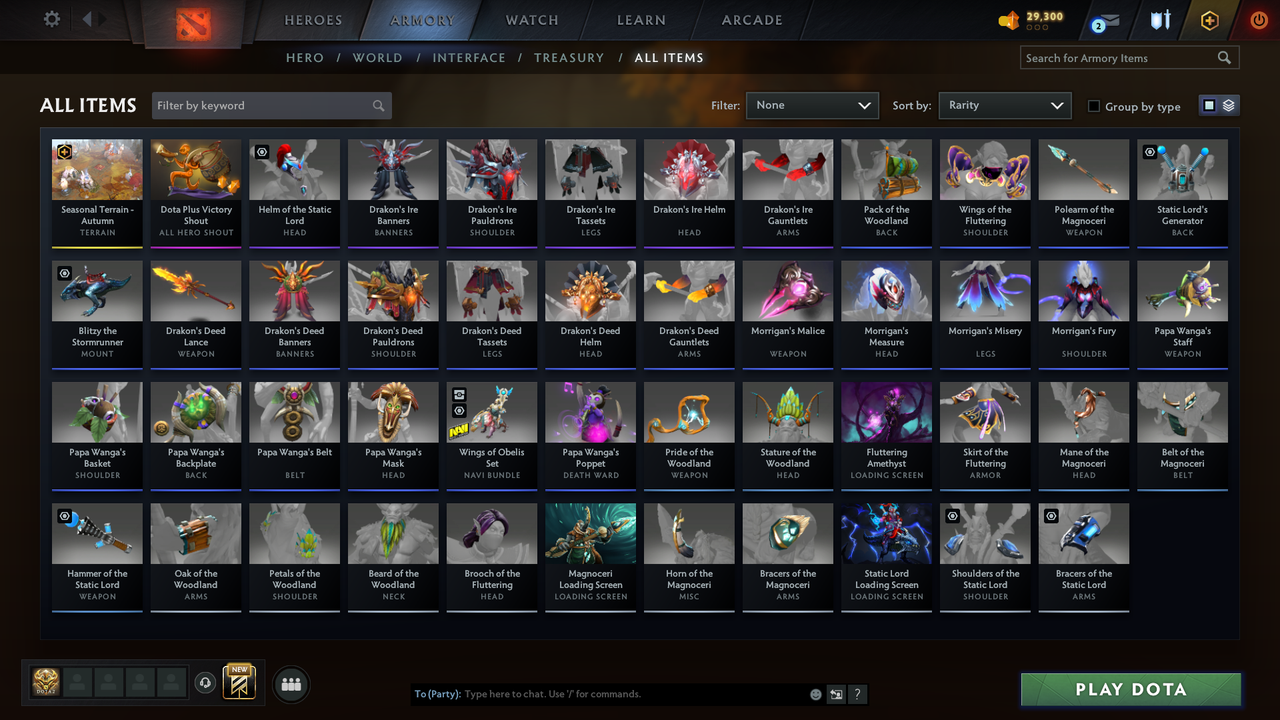Viewport: 1280px width, 720px height.
Task: Click the three-person party finder icon
Action: (290, 684)
